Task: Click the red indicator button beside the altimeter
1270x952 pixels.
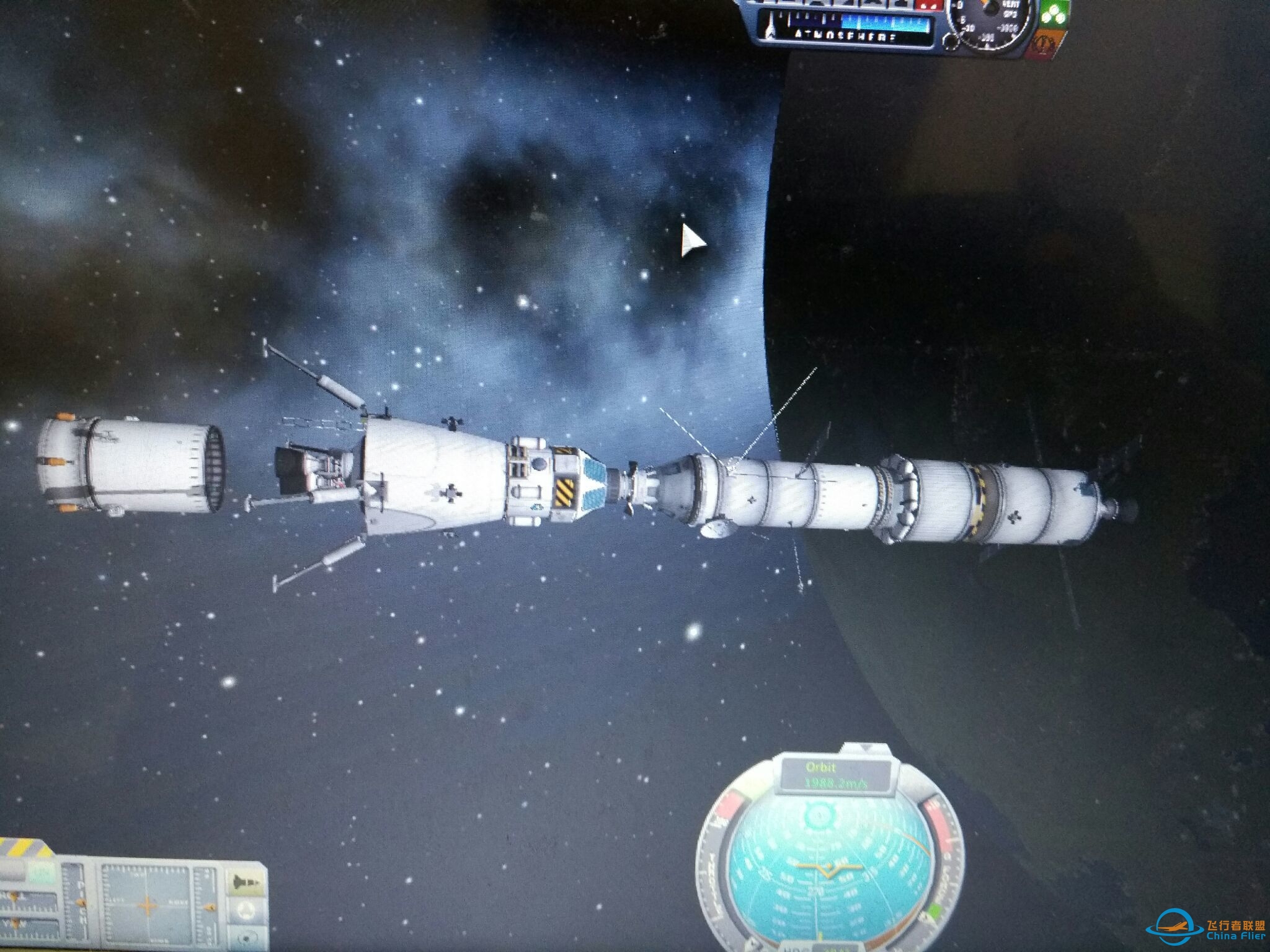Action: click(x=928, y=6)
